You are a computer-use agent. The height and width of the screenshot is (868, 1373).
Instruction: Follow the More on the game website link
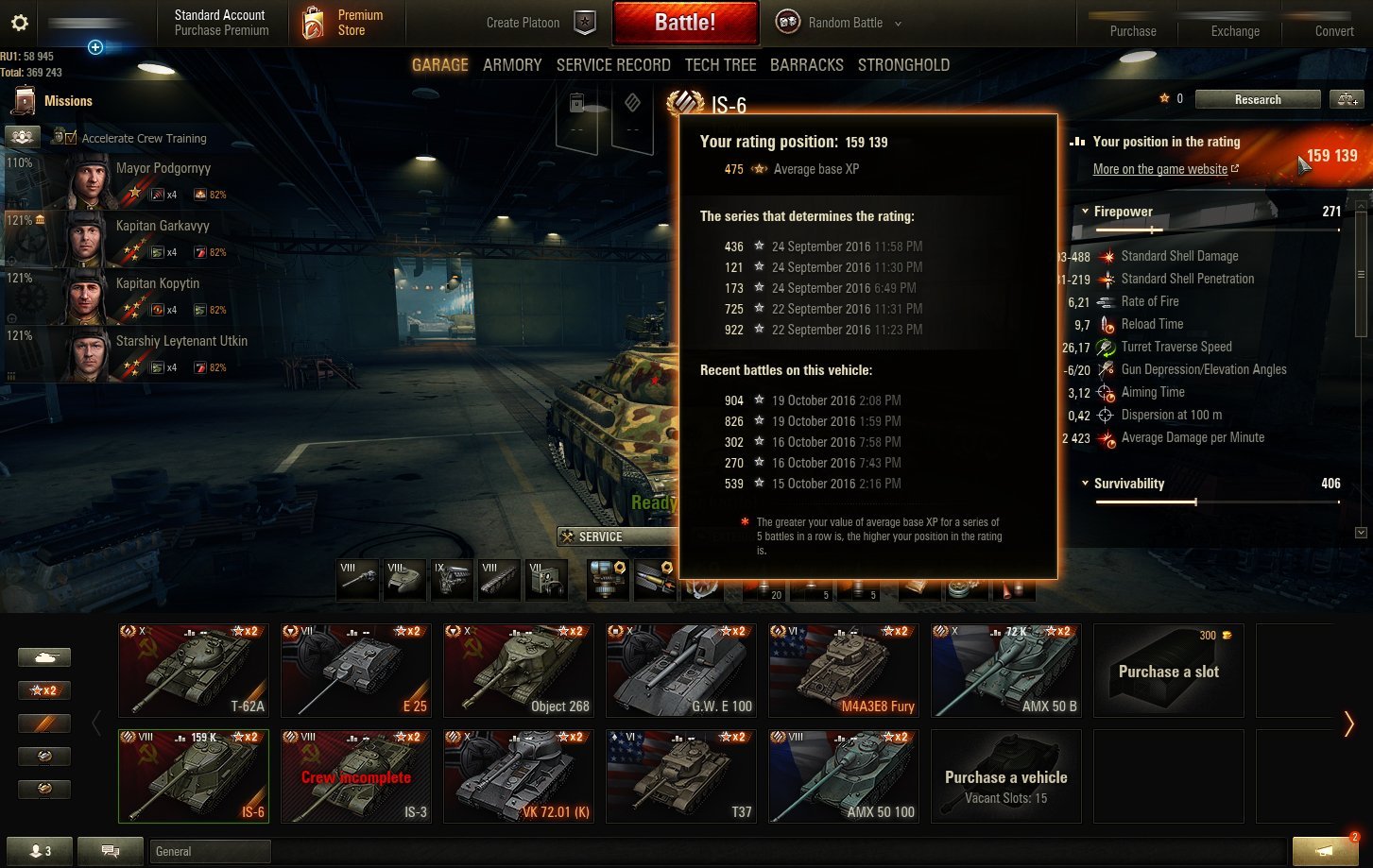click(1160, 170)
